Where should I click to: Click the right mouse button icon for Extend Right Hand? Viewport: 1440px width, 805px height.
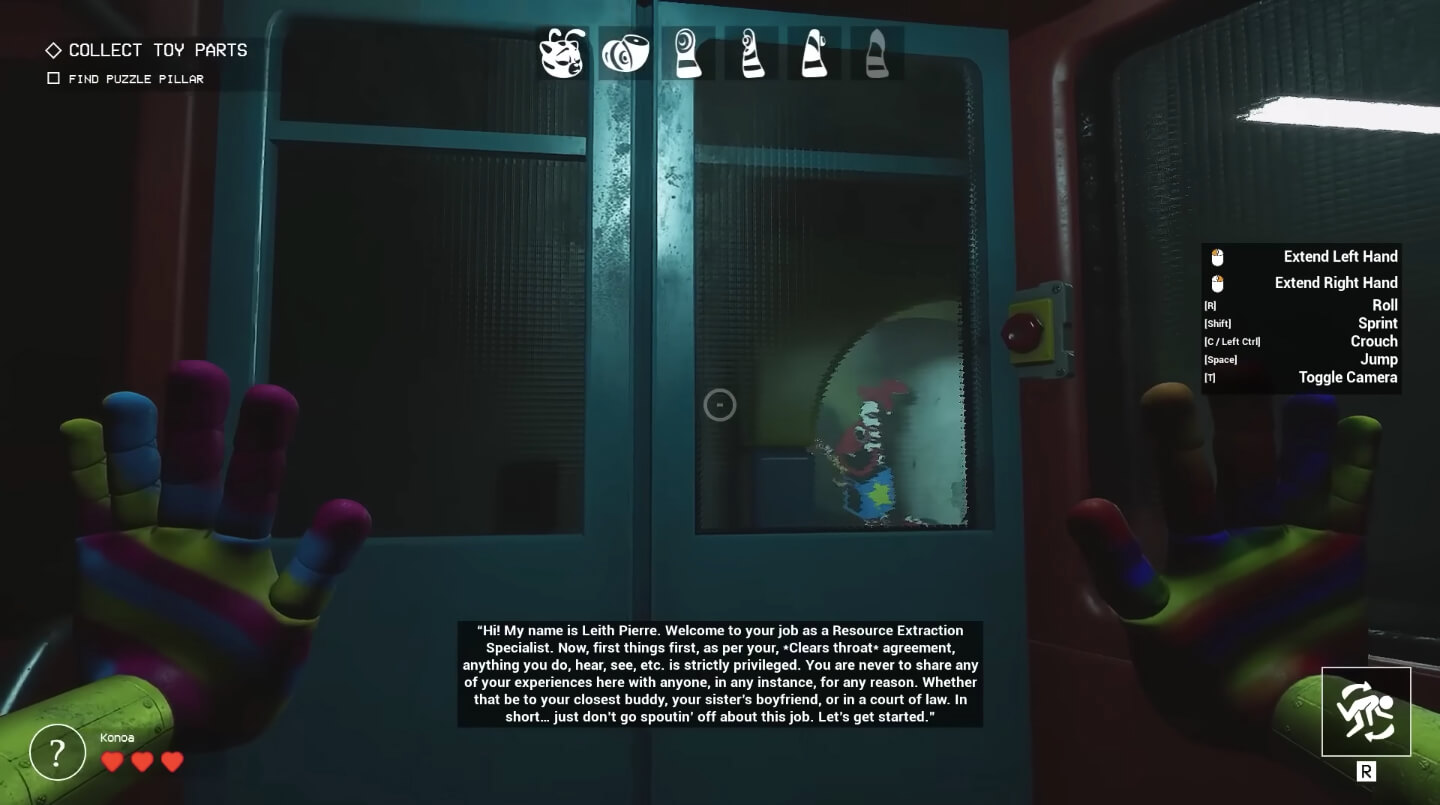pyautogui.click(x=1216, y=282)
